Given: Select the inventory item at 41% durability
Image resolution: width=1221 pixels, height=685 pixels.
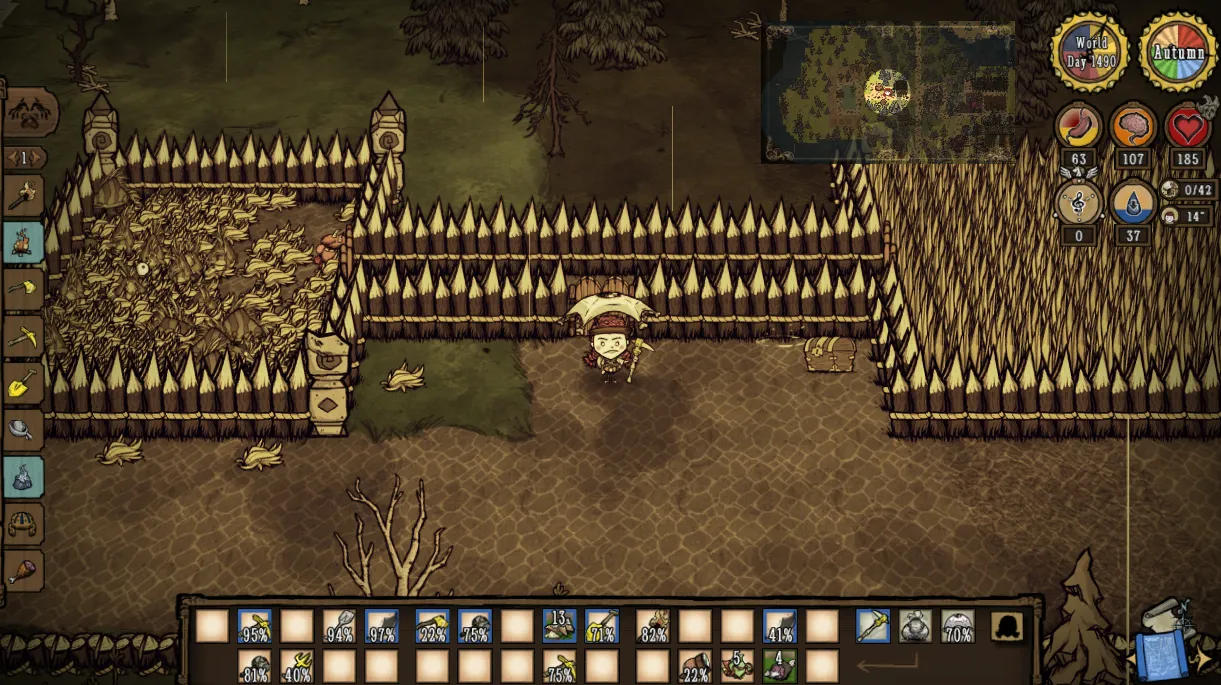Looking at the screenshot, I should click(780, 626).
